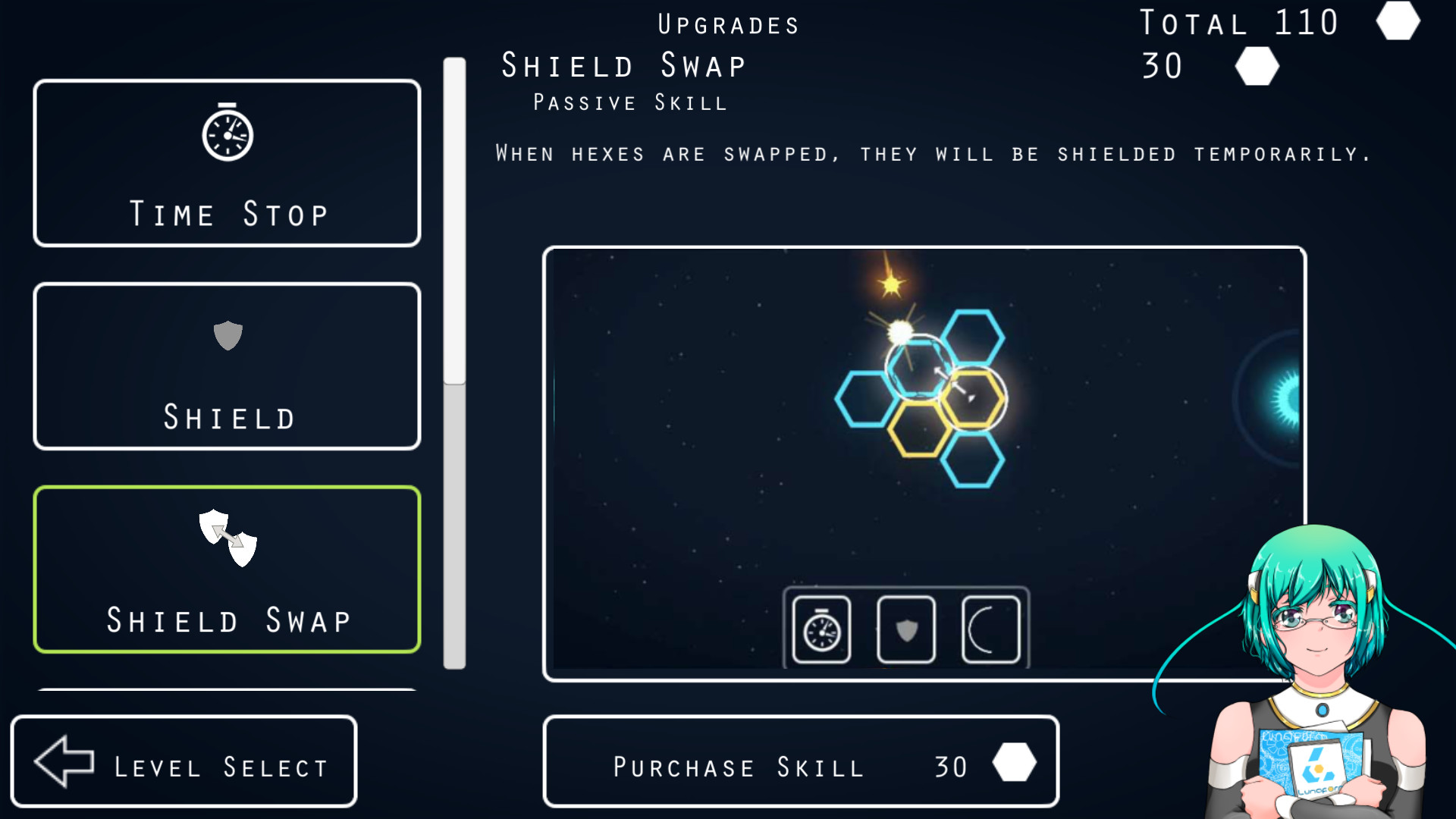
Task: Click the crescent icon in the preview toolbar
Action: [x=990, y=630]
